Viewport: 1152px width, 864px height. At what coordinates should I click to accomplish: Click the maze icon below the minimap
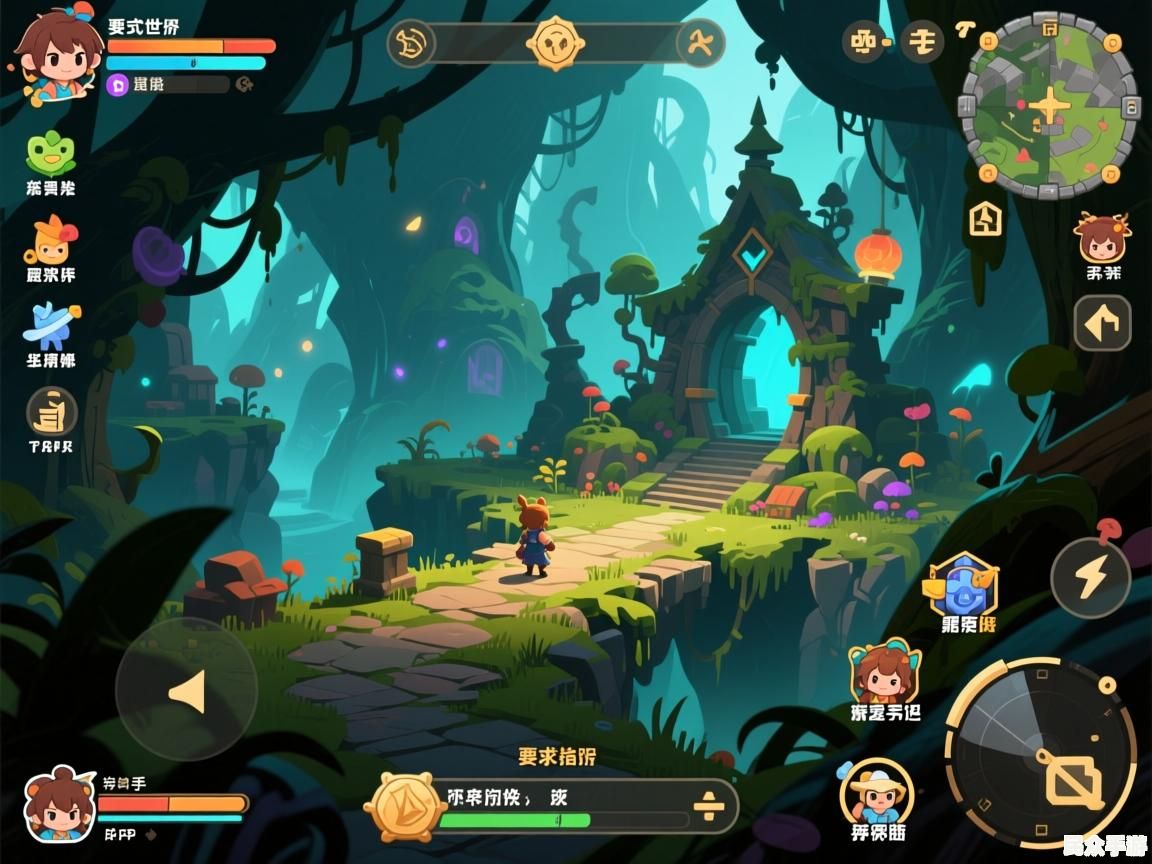(985, 217)
